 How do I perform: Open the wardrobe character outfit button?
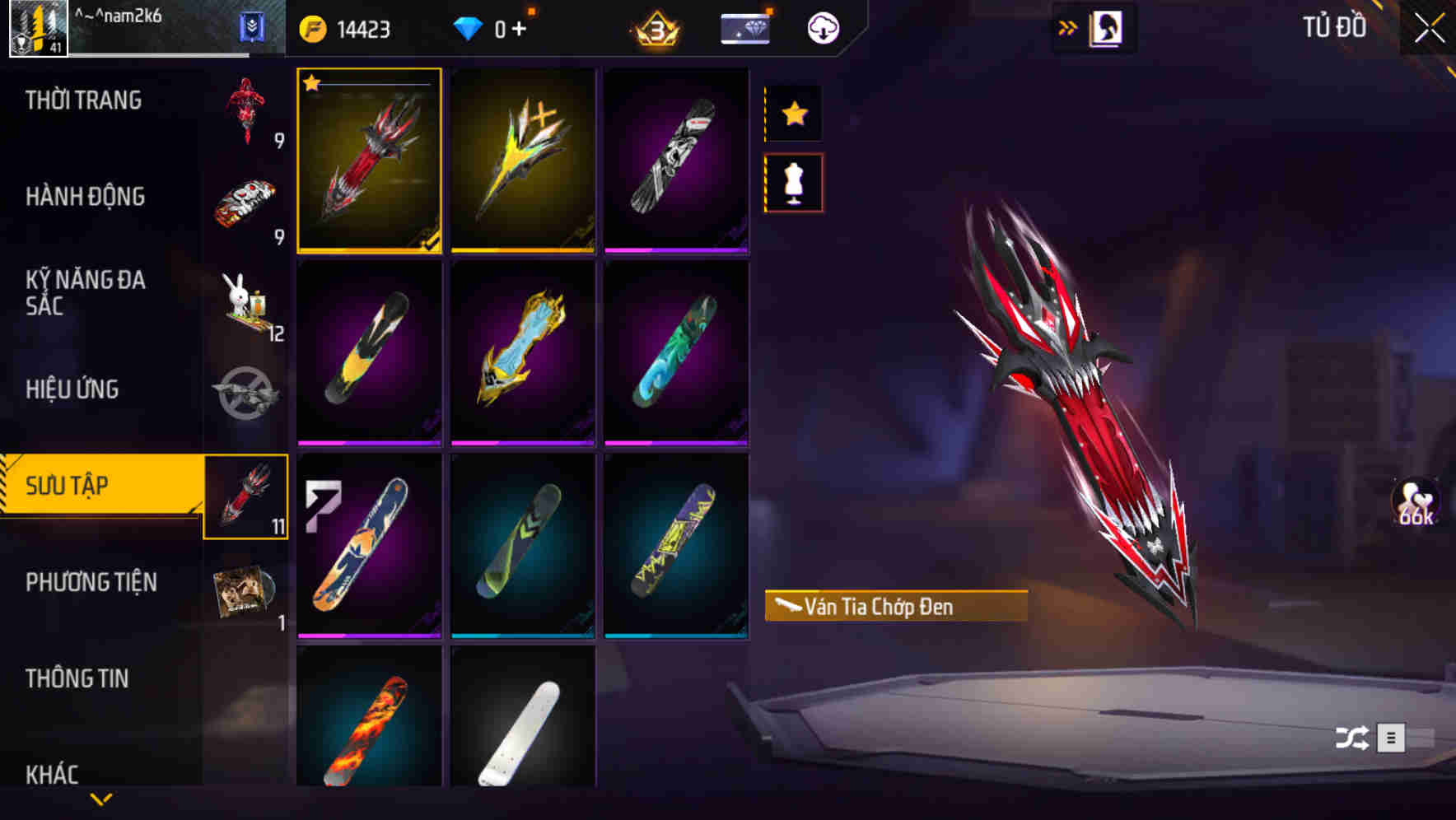pos(1104,27)
